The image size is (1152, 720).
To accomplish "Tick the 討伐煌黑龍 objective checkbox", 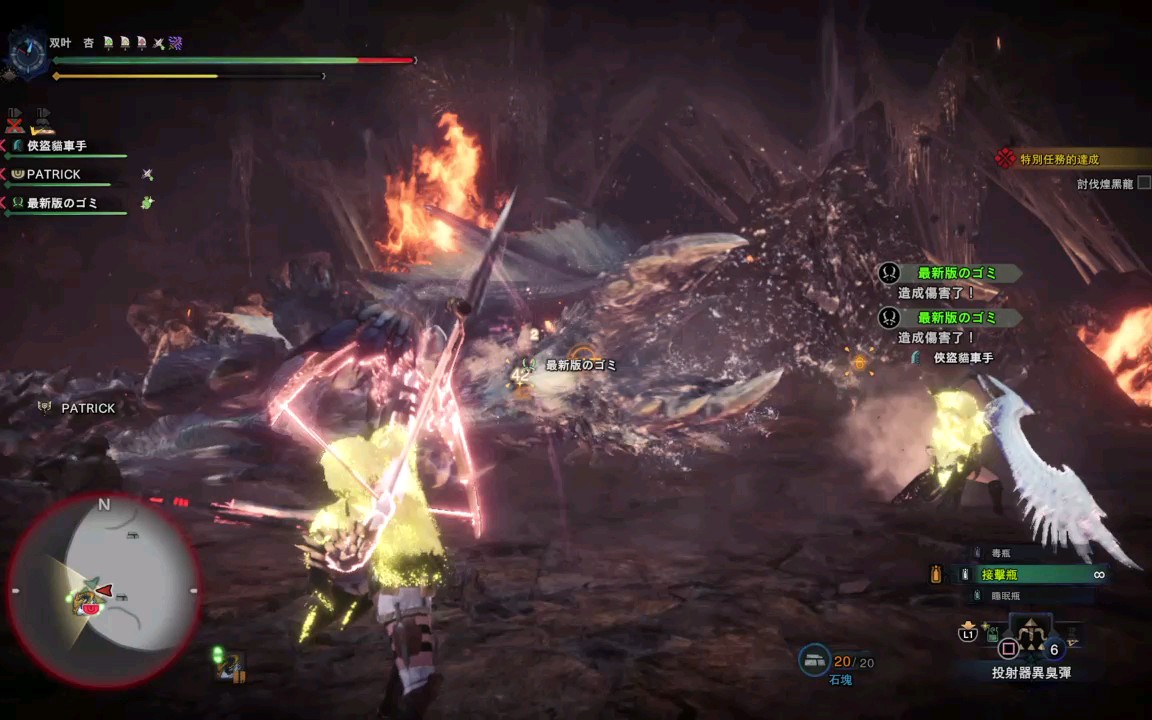I will tap(1144, 183).
